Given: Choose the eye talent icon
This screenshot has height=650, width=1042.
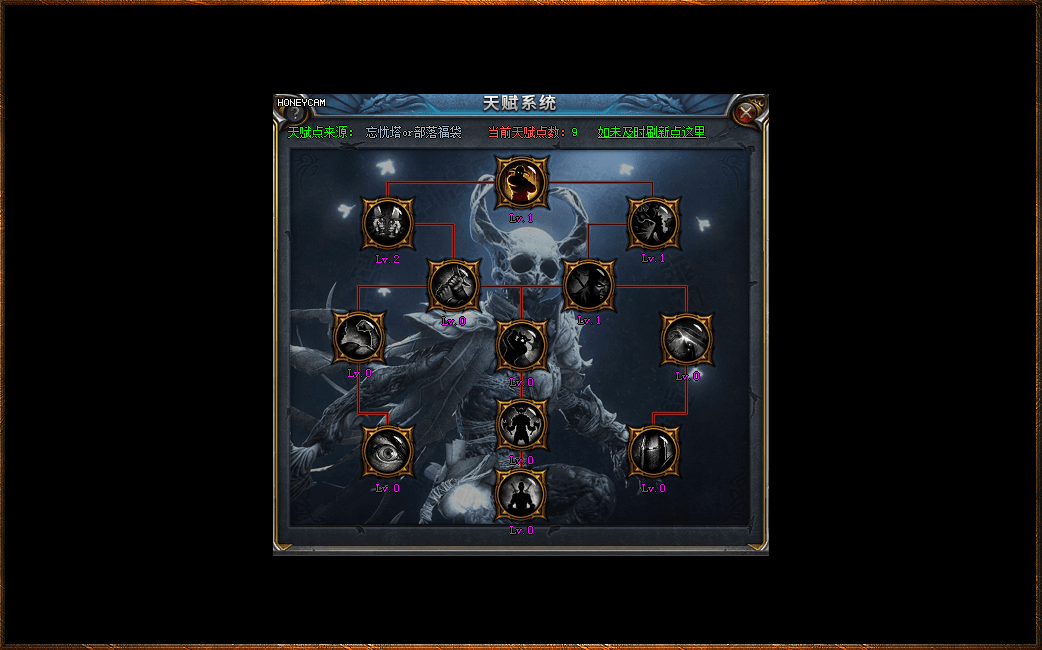Looking at the screenshot, I should point(388,451).
